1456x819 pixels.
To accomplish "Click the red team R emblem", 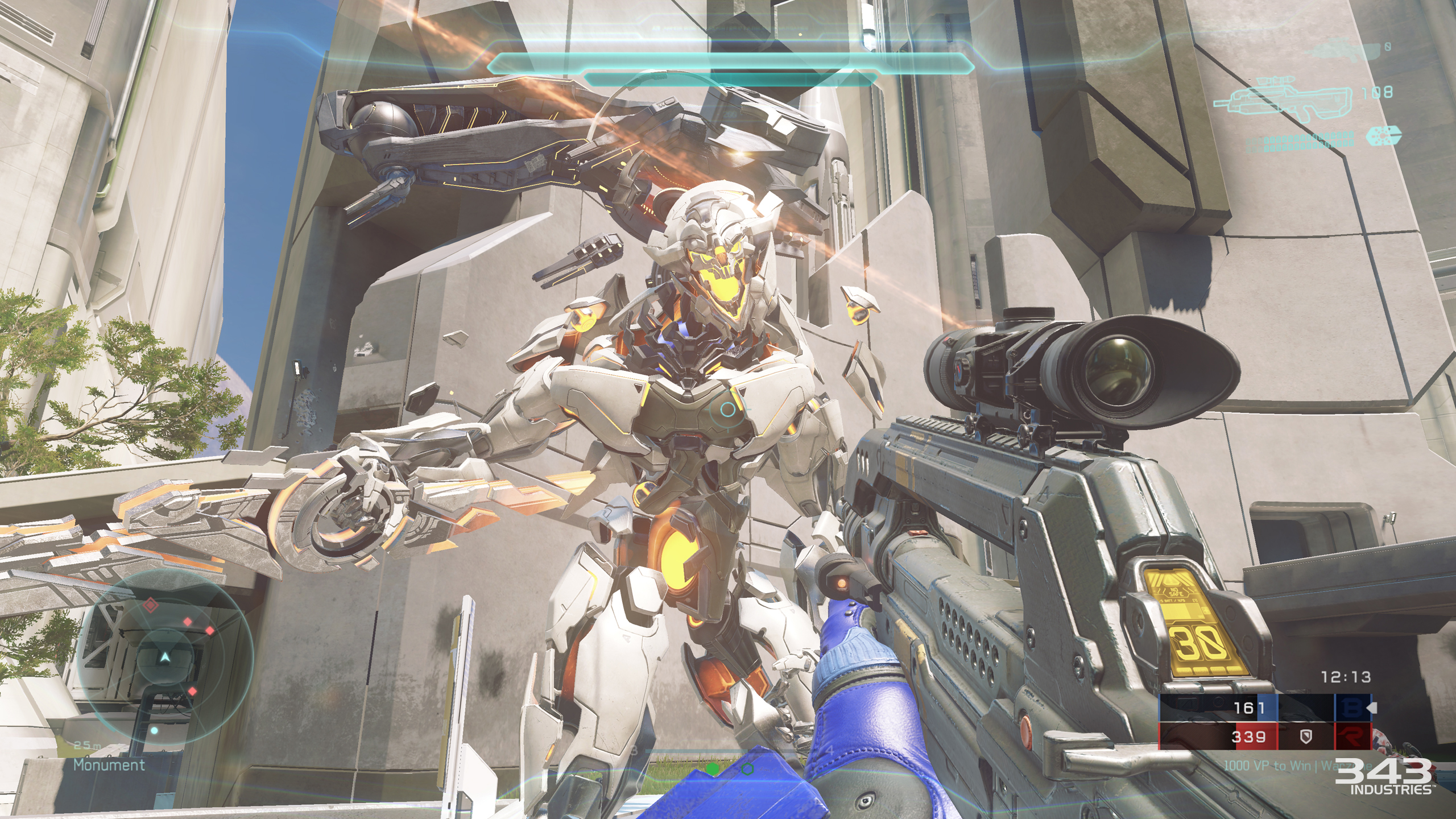I will point(1351,737).
